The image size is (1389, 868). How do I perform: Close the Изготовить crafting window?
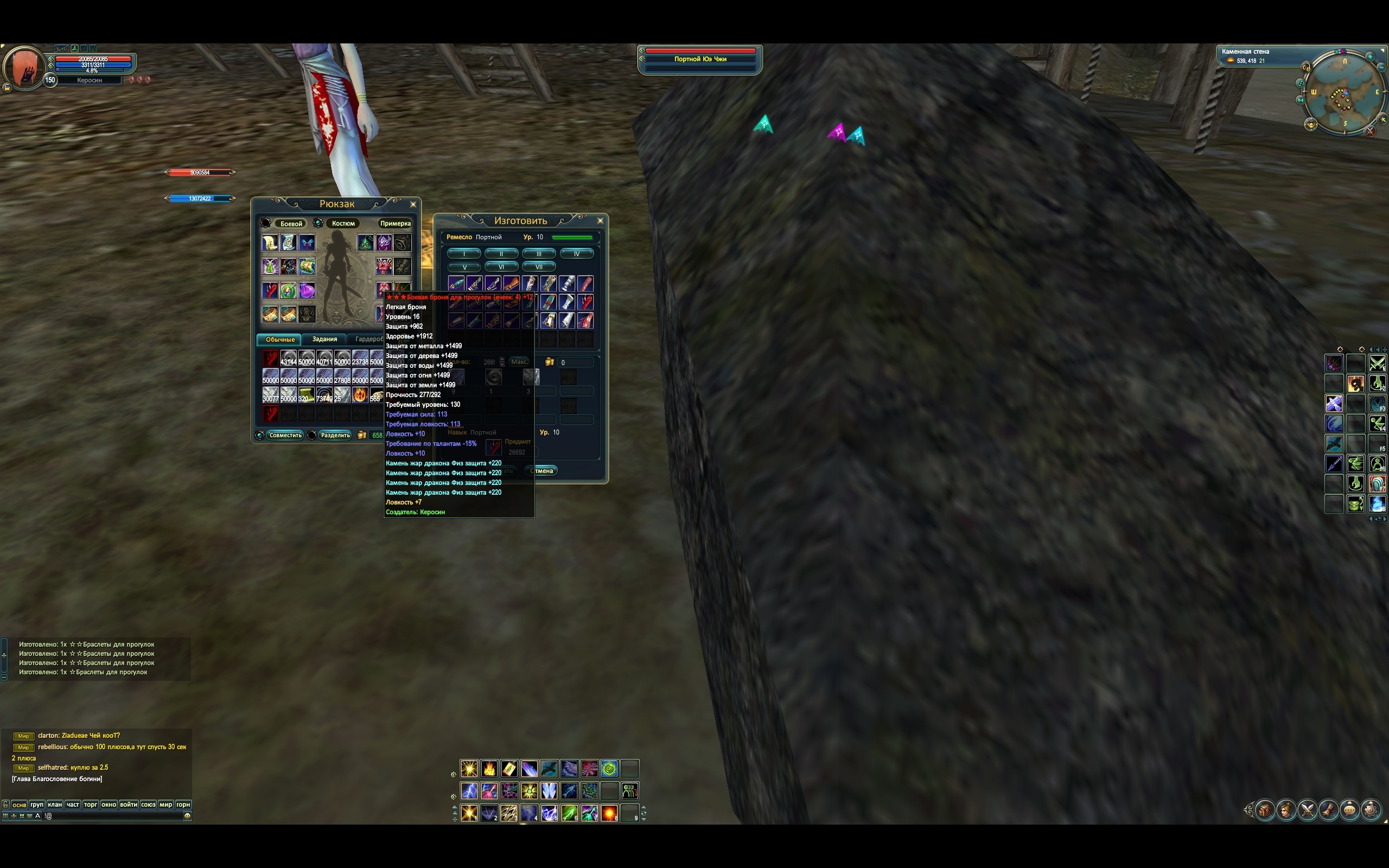click(601, 220)
